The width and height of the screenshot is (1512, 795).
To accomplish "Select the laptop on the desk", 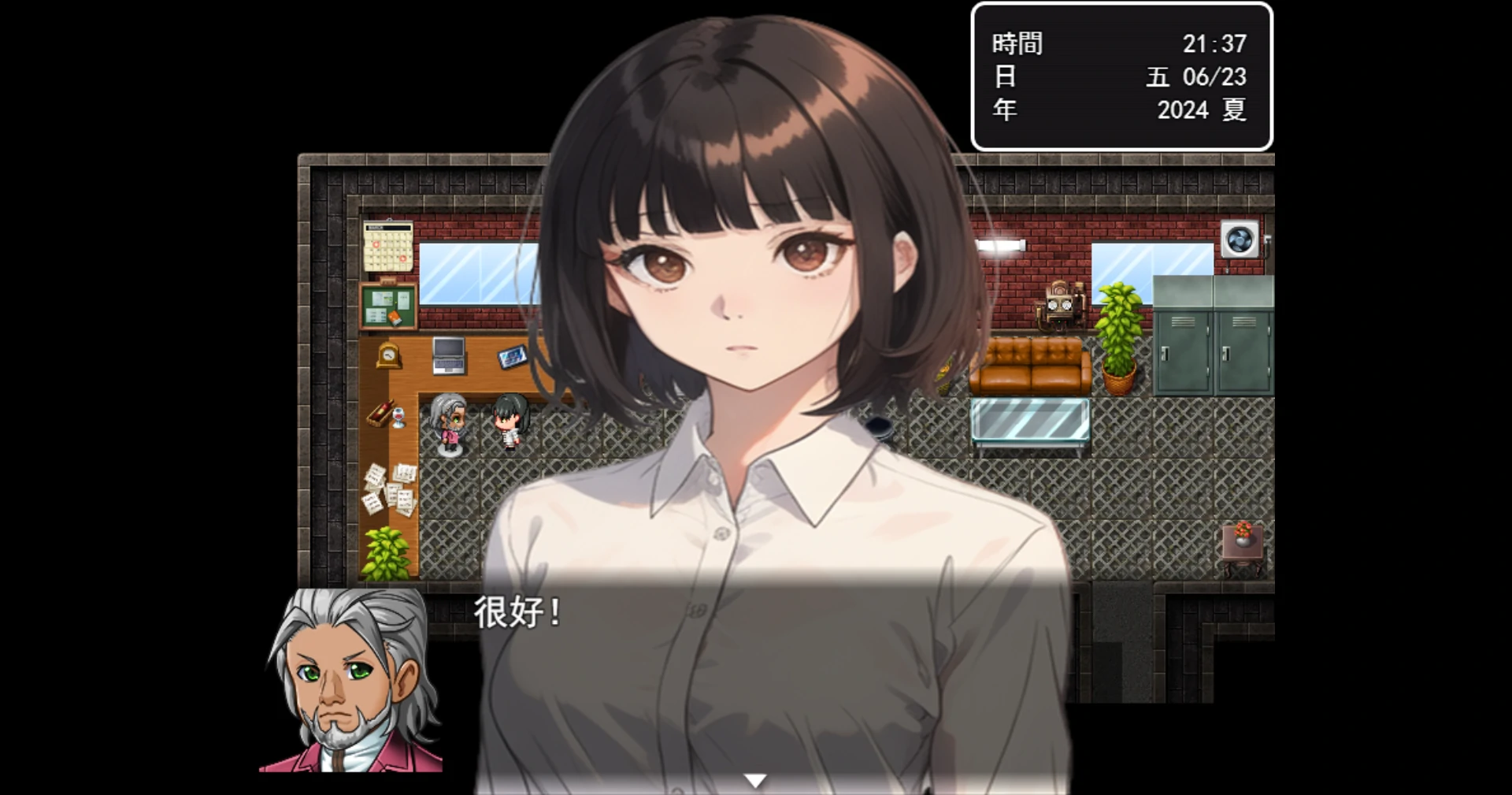I will click(447, 355).
